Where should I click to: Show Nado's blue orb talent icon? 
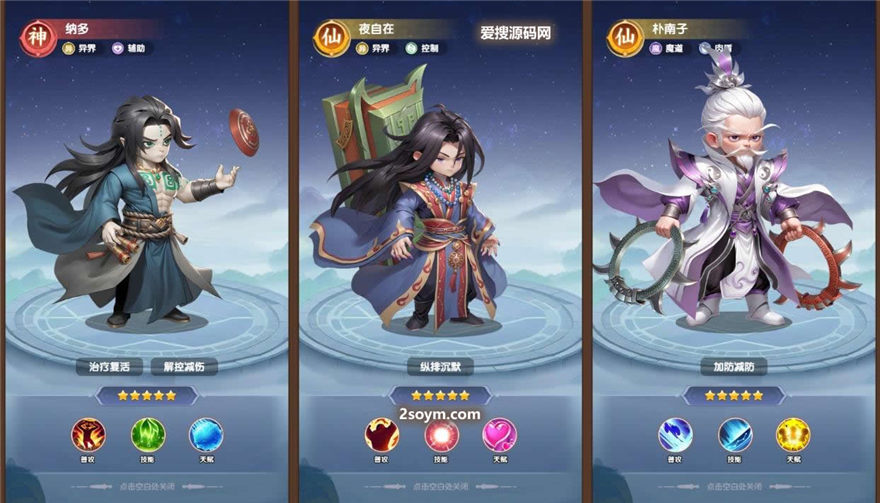pos(206,434)
